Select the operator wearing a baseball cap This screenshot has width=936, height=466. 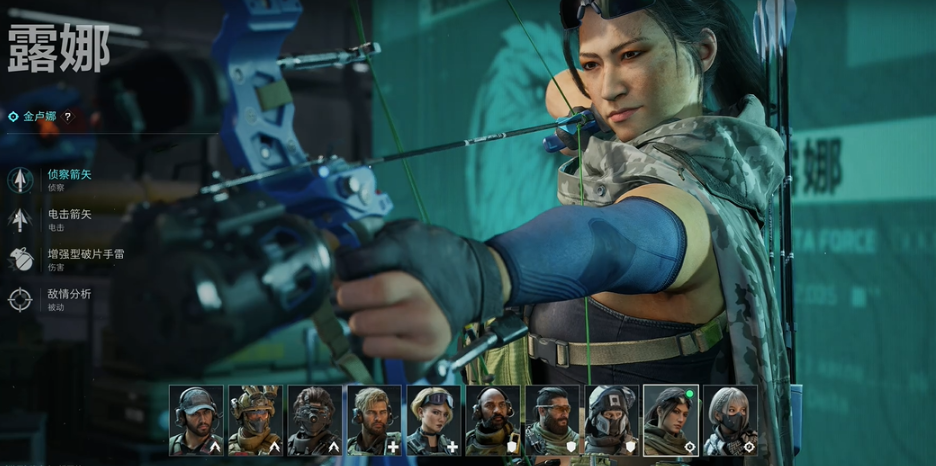click(196, 421)
